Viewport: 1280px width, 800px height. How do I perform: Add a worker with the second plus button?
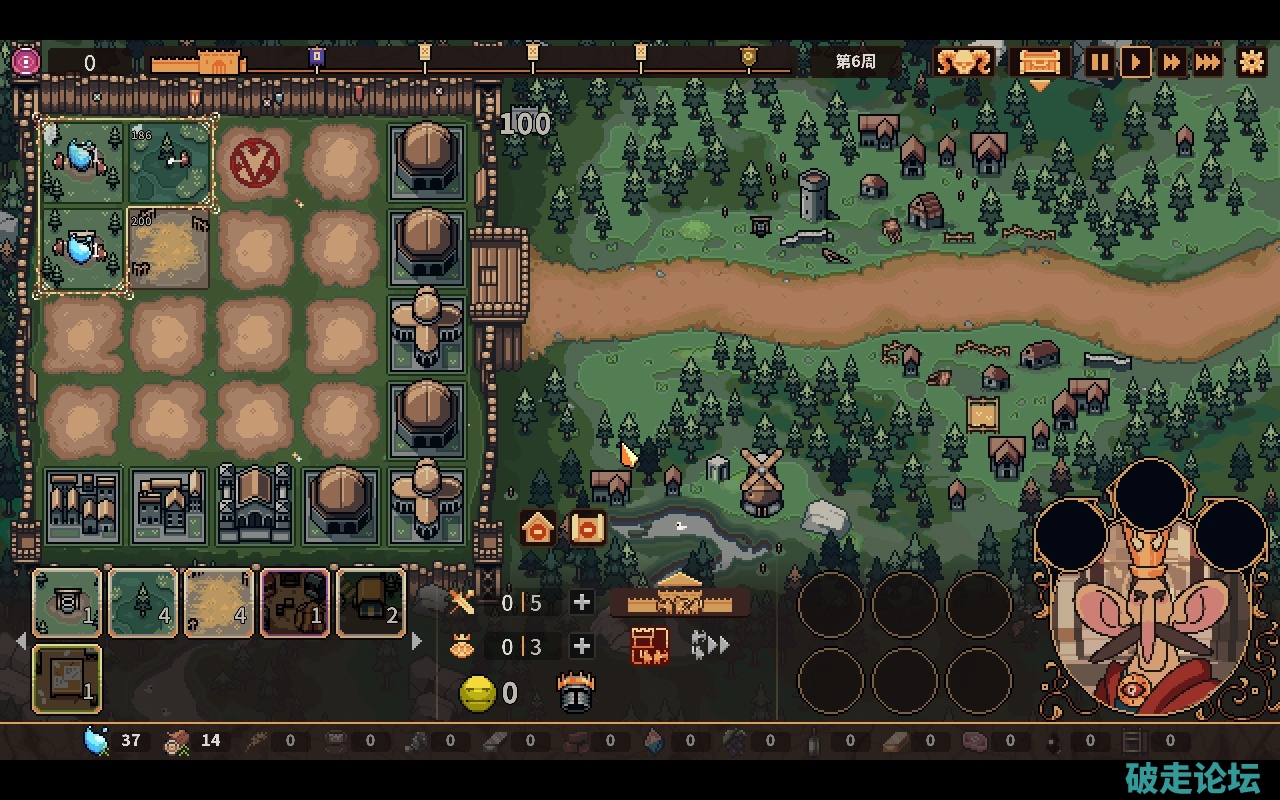581,646
